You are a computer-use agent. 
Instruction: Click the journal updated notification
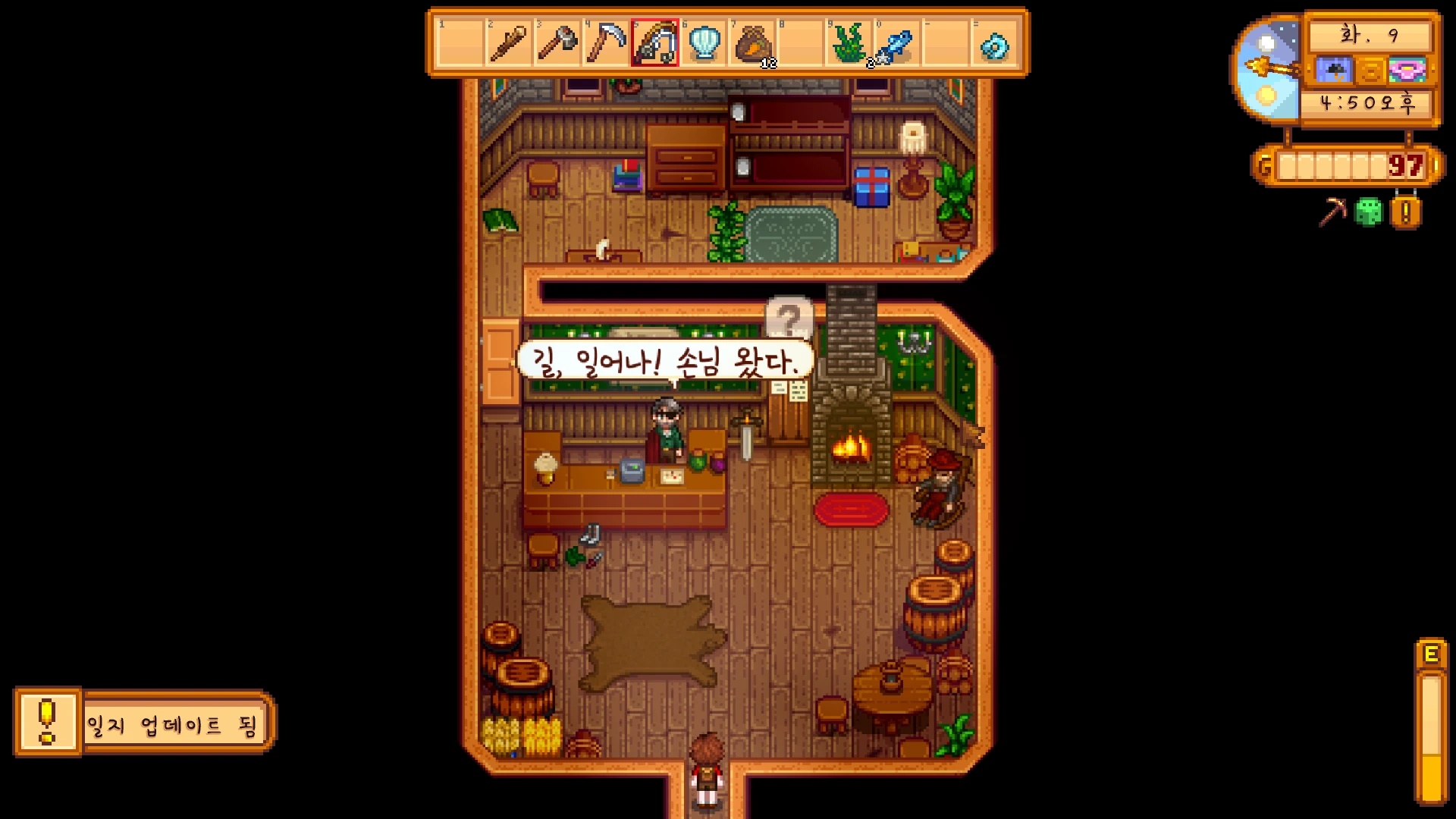click(x=144, y=723)
